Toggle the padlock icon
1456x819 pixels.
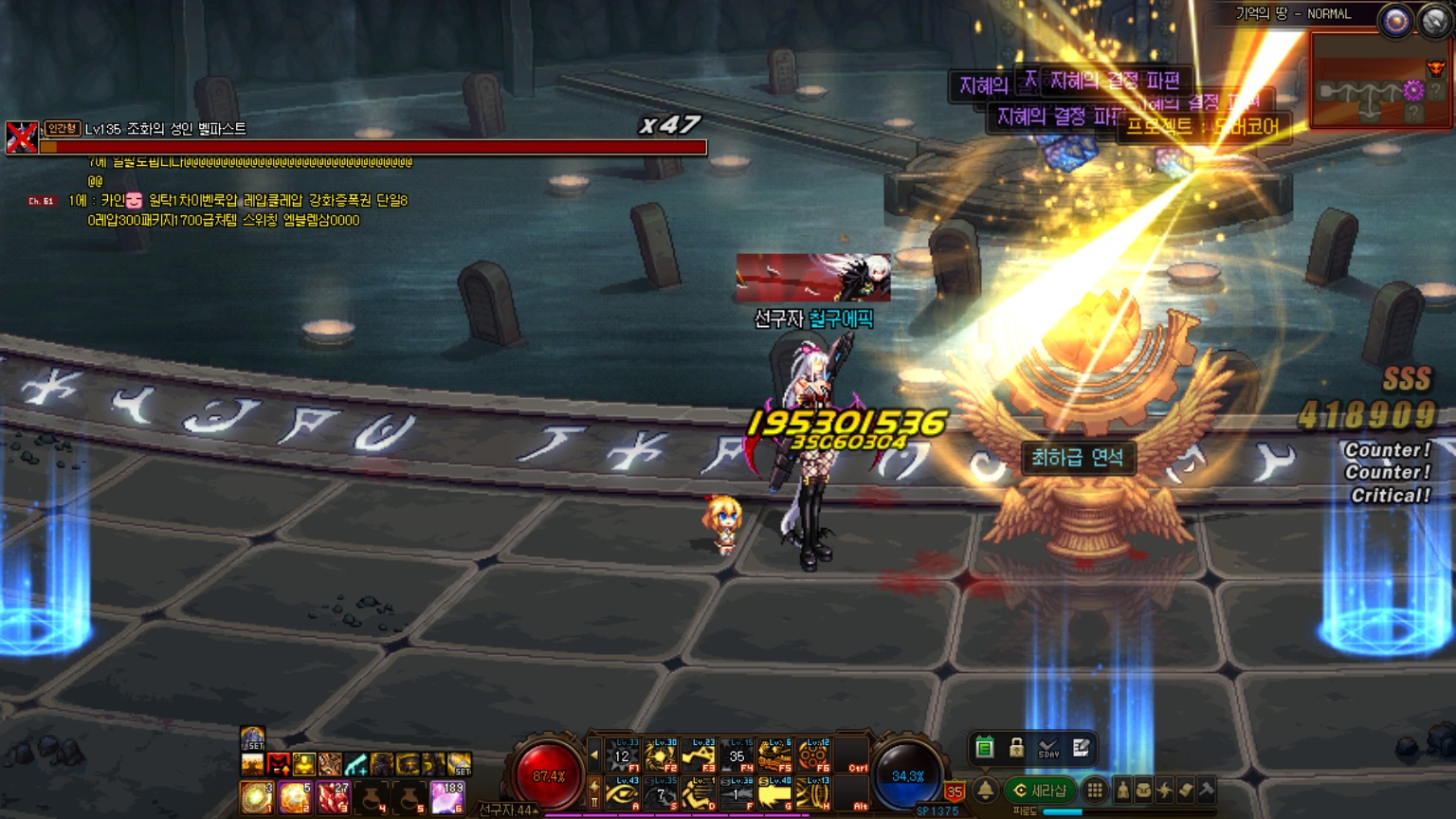[1016, 749]
